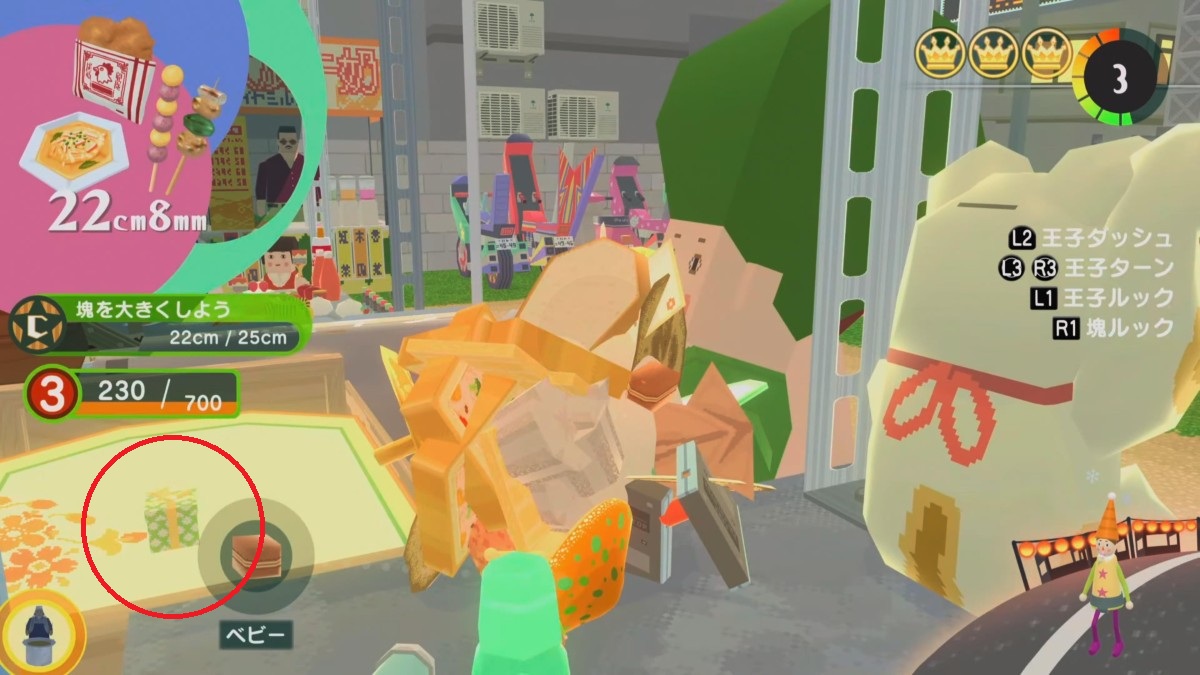Screen dimensions: 1200x675
Task: Click the round item icon in the bottom-left corner
Action: pos(40,632)
